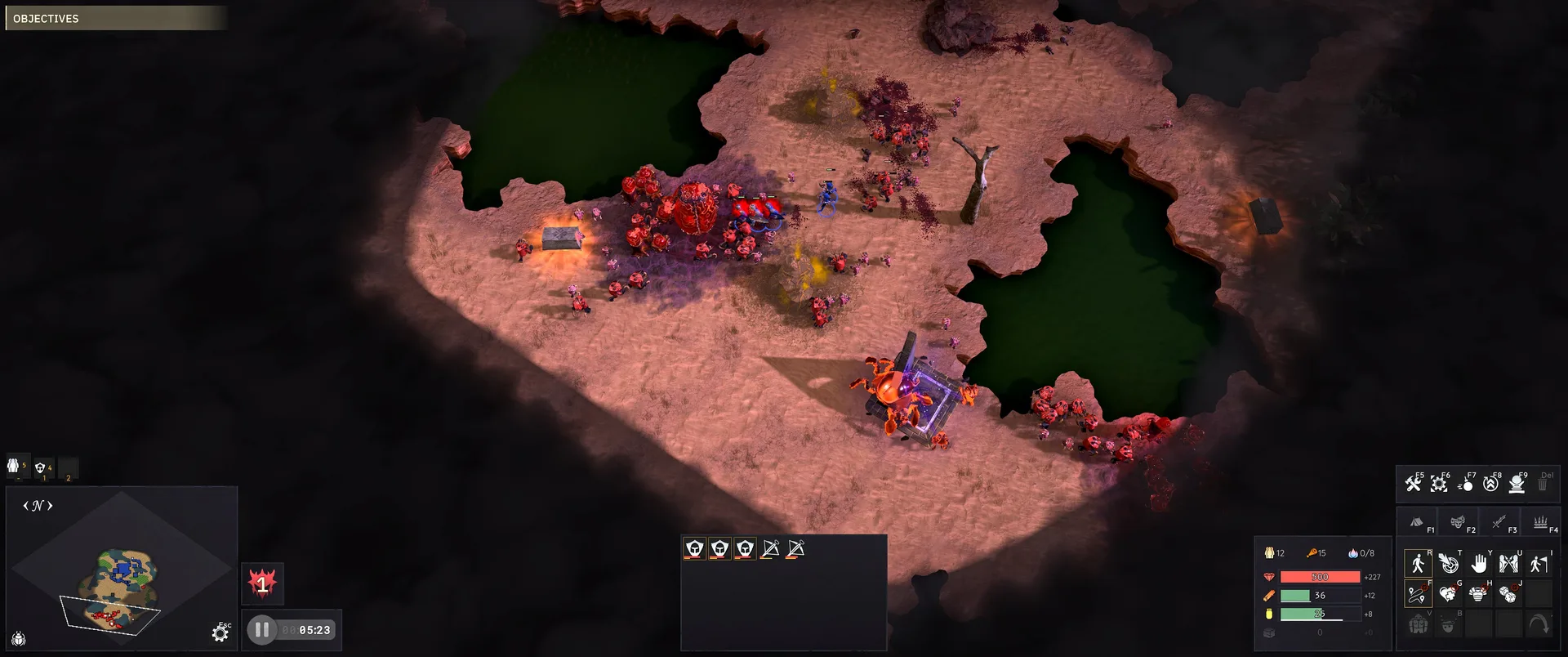Viewport: 1568px width, 657px height.
Task: Choose the open hand hold command
Action: 1479,563
